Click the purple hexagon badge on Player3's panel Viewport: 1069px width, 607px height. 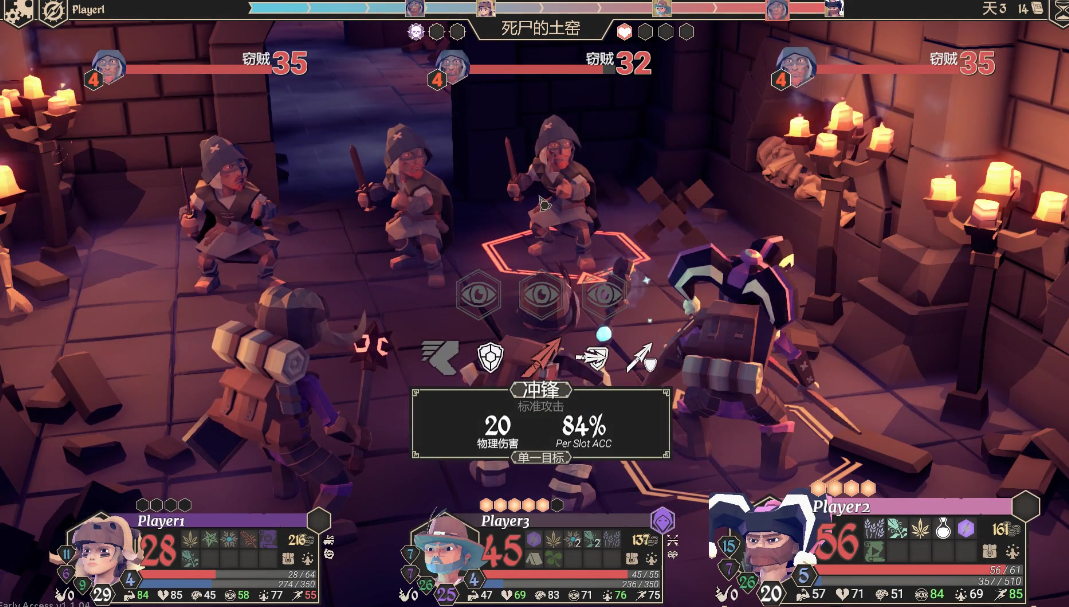662,520
